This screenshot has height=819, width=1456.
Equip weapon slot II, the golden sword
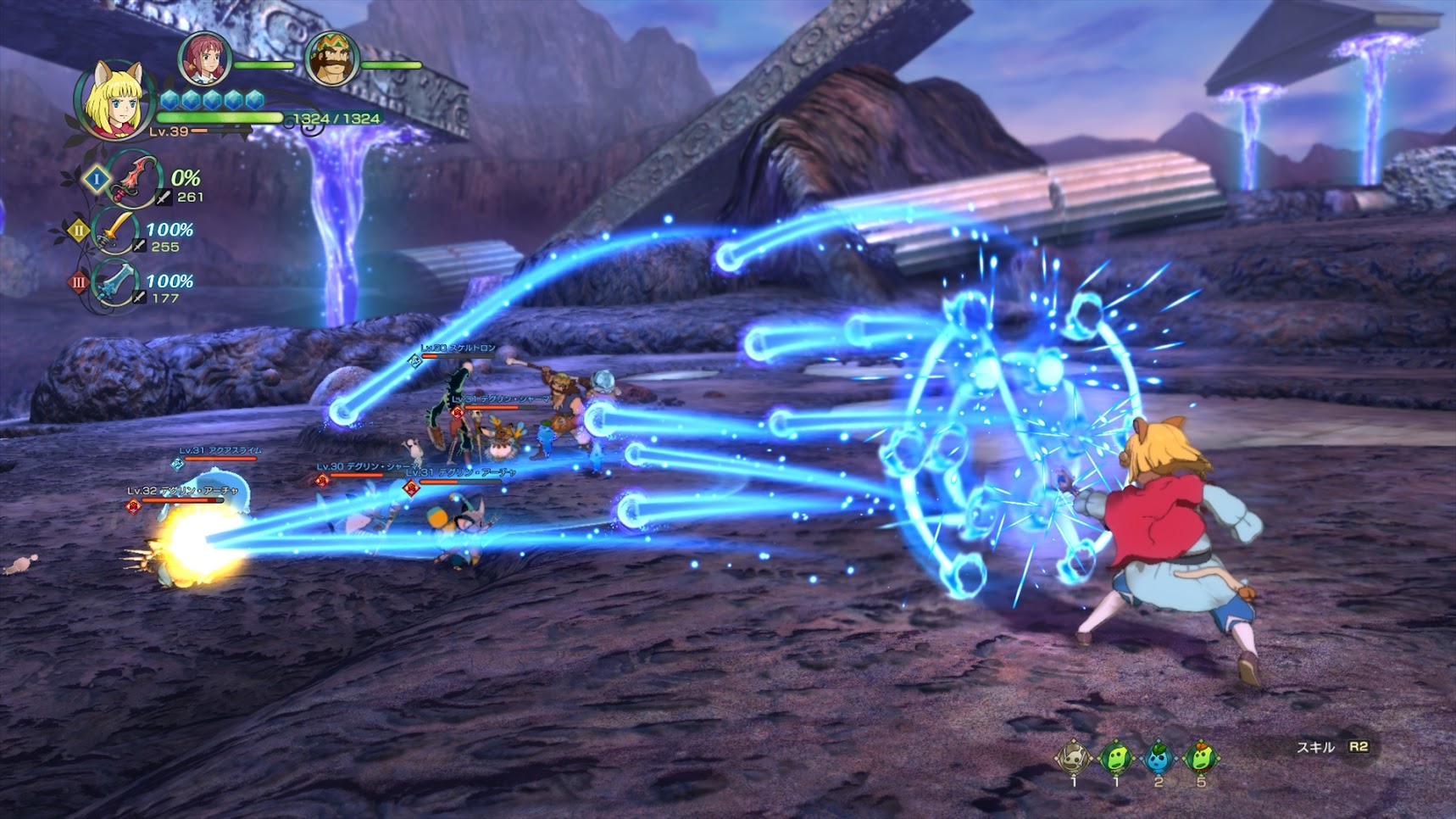tap(116, 231)
